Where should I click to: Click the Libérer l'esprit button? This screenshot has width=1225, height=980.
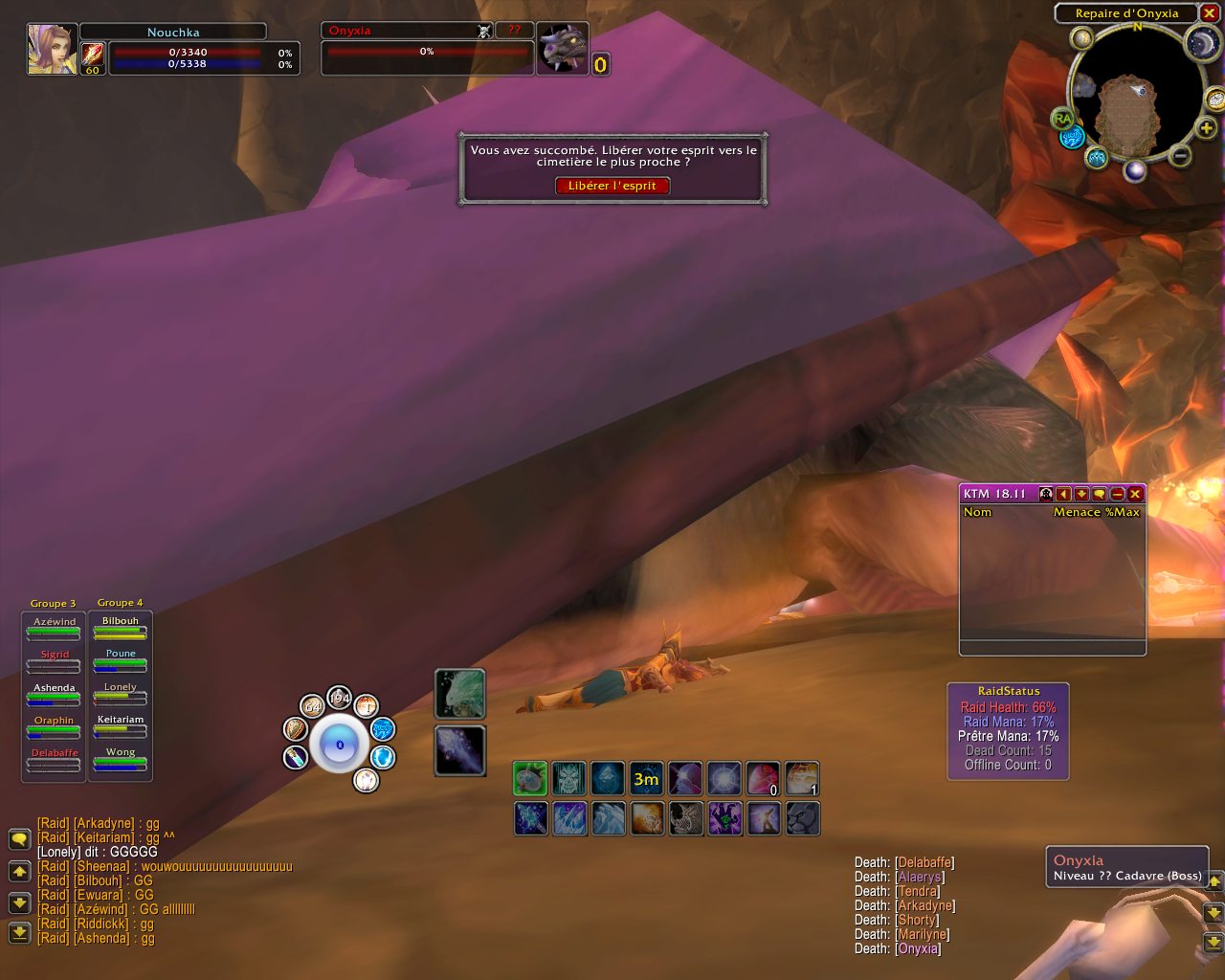pyautogui.click(x=612, y=186)
